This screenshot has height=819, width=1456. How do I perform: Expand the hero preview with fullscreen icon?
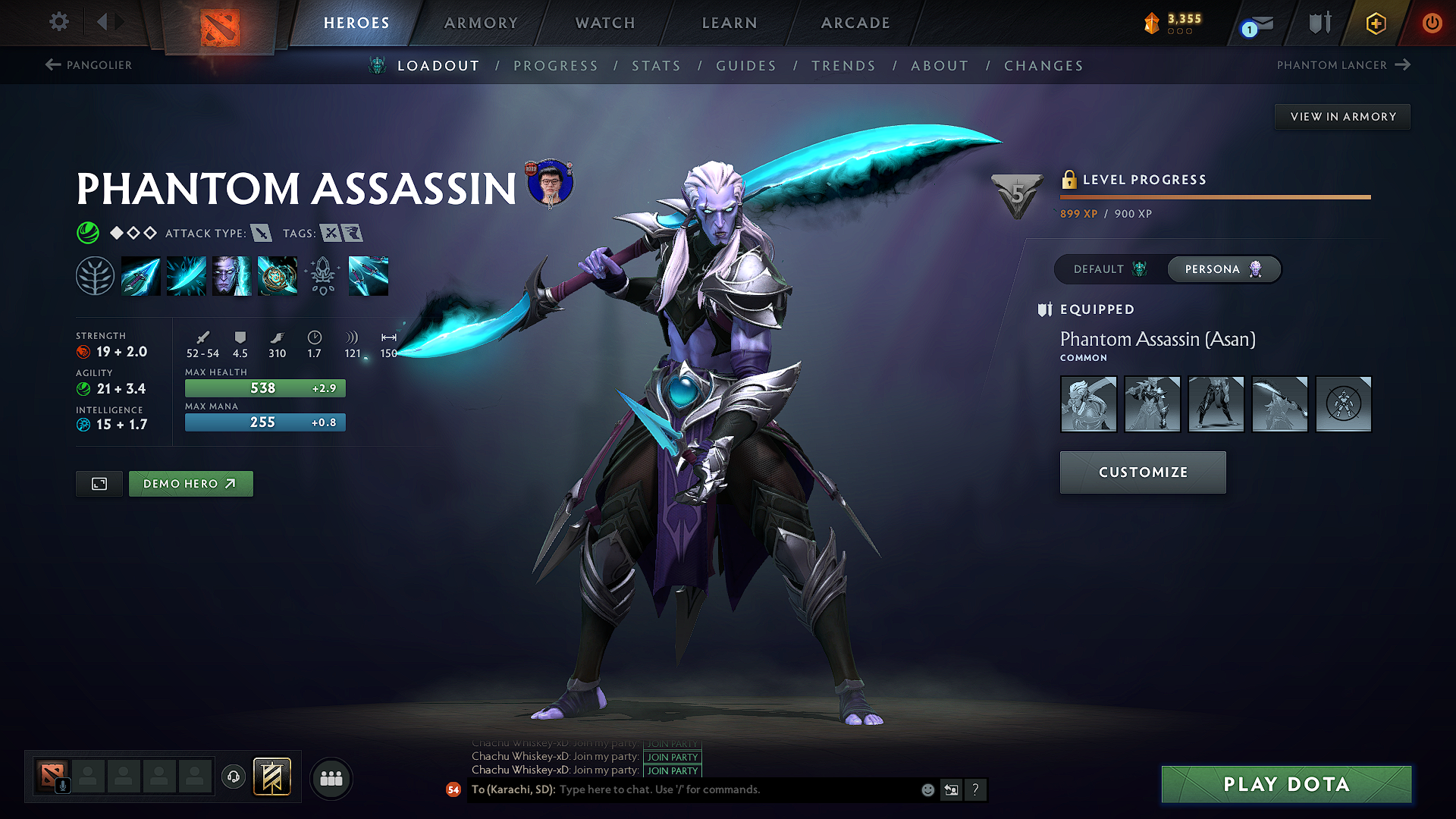pos(98,483)
